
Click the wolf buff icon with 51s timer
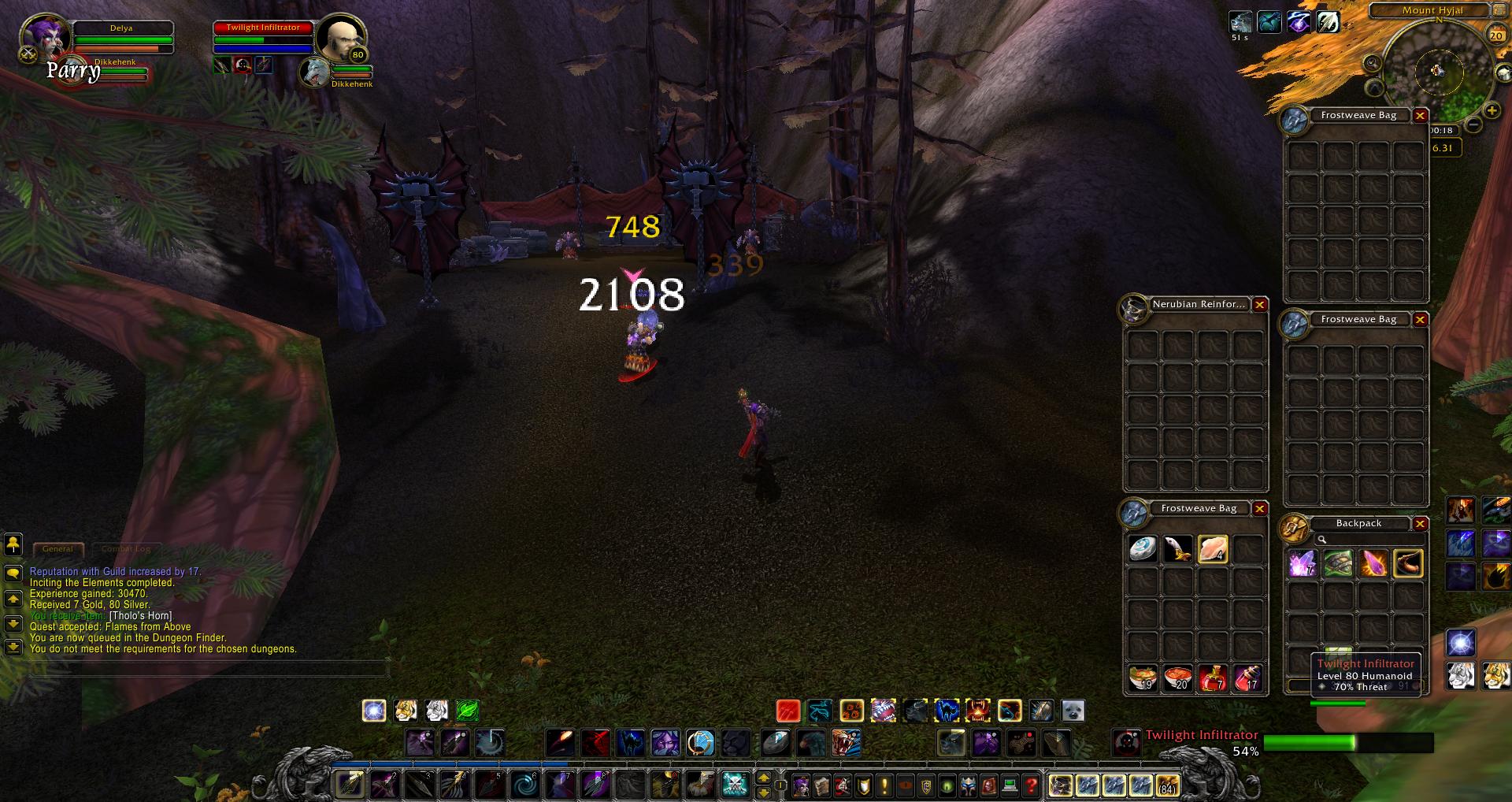pos(1240,22)
